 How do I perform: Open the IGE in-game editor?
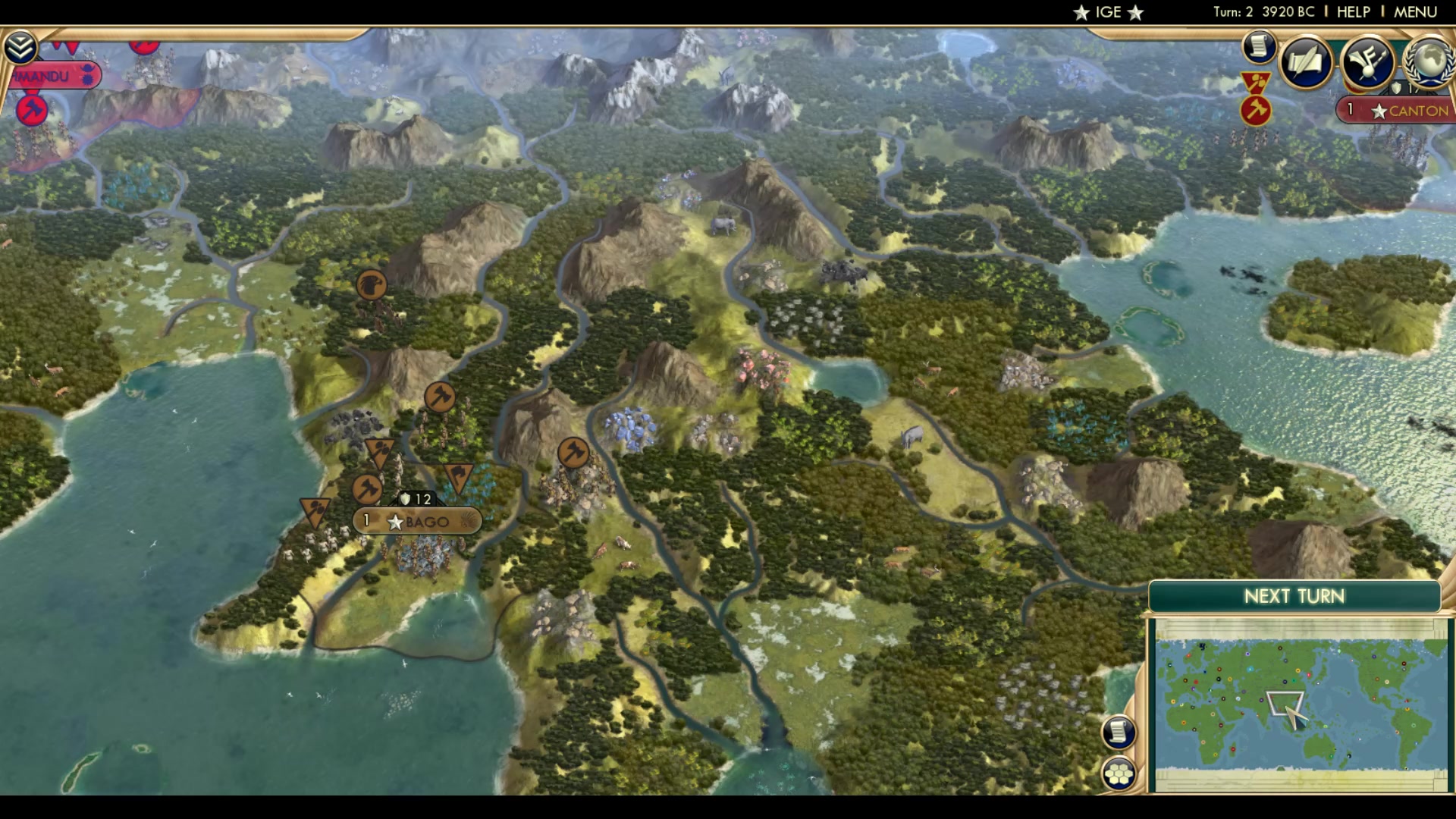(x=1107, y=11)
